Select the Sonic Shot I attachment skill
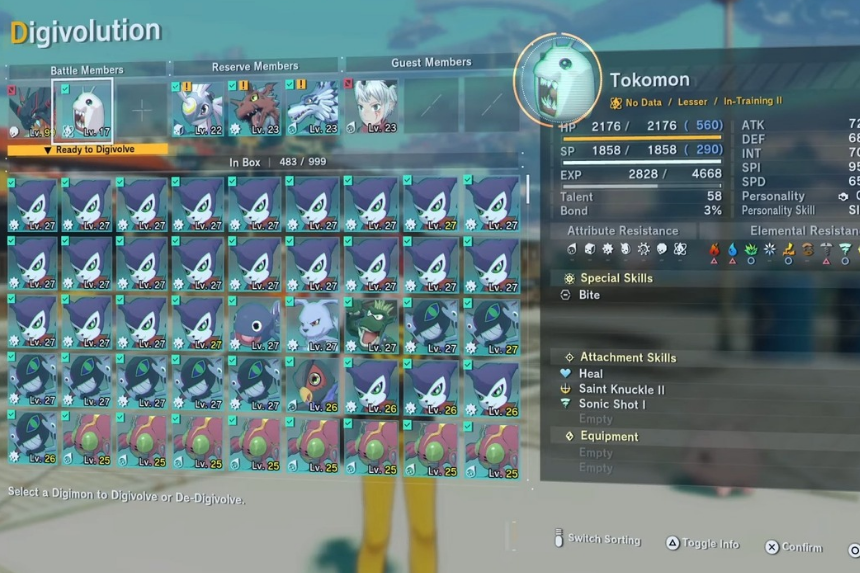860x573 pixels. [612, 404]
